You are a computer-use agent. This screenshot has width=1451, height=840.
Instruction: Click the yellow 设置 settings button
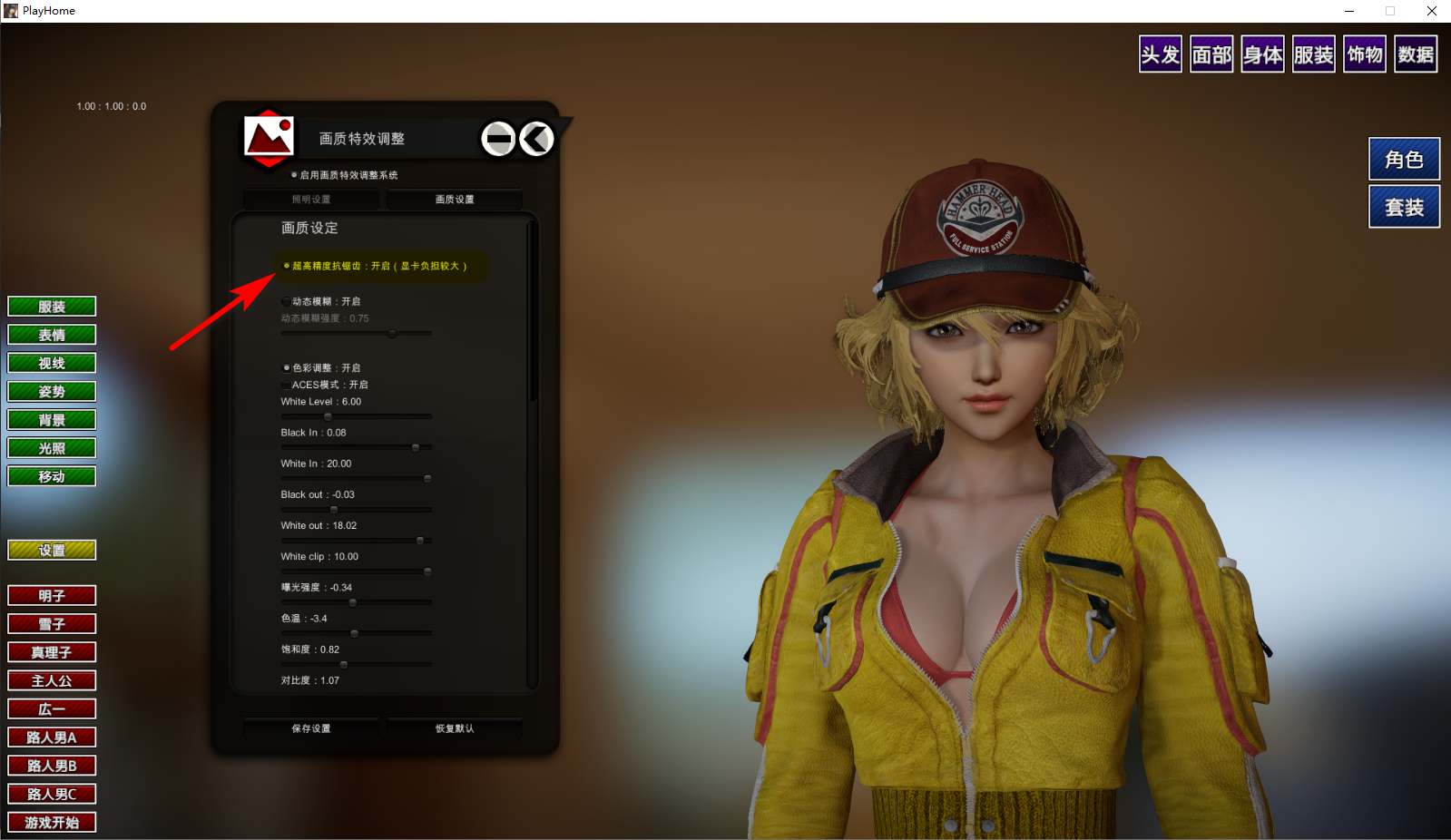click(x=52, y=551)
